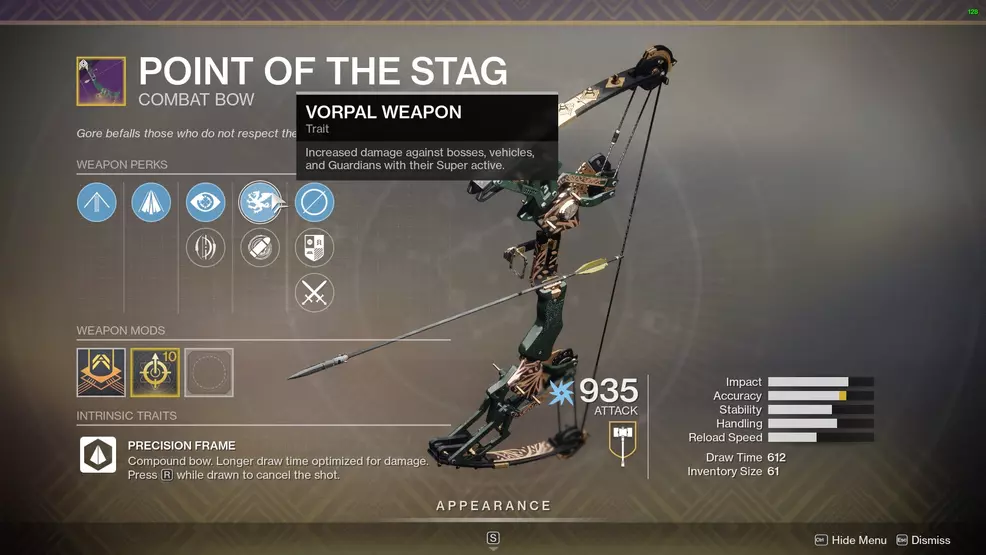
Task: Choose the single-arrow bowstring perk
Action: (x=97, y=203)
